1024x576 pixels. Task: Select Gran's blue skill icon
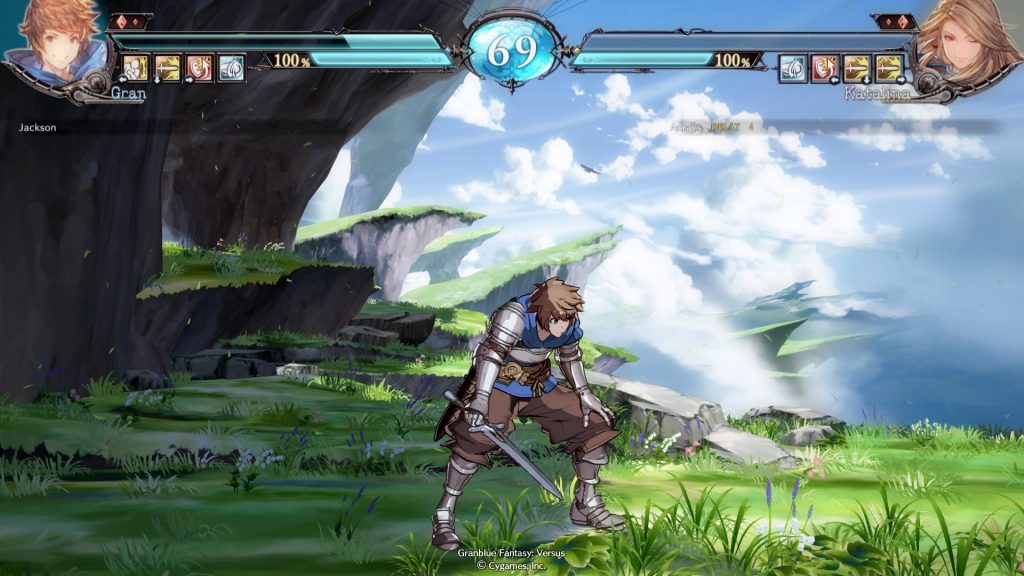231,67
